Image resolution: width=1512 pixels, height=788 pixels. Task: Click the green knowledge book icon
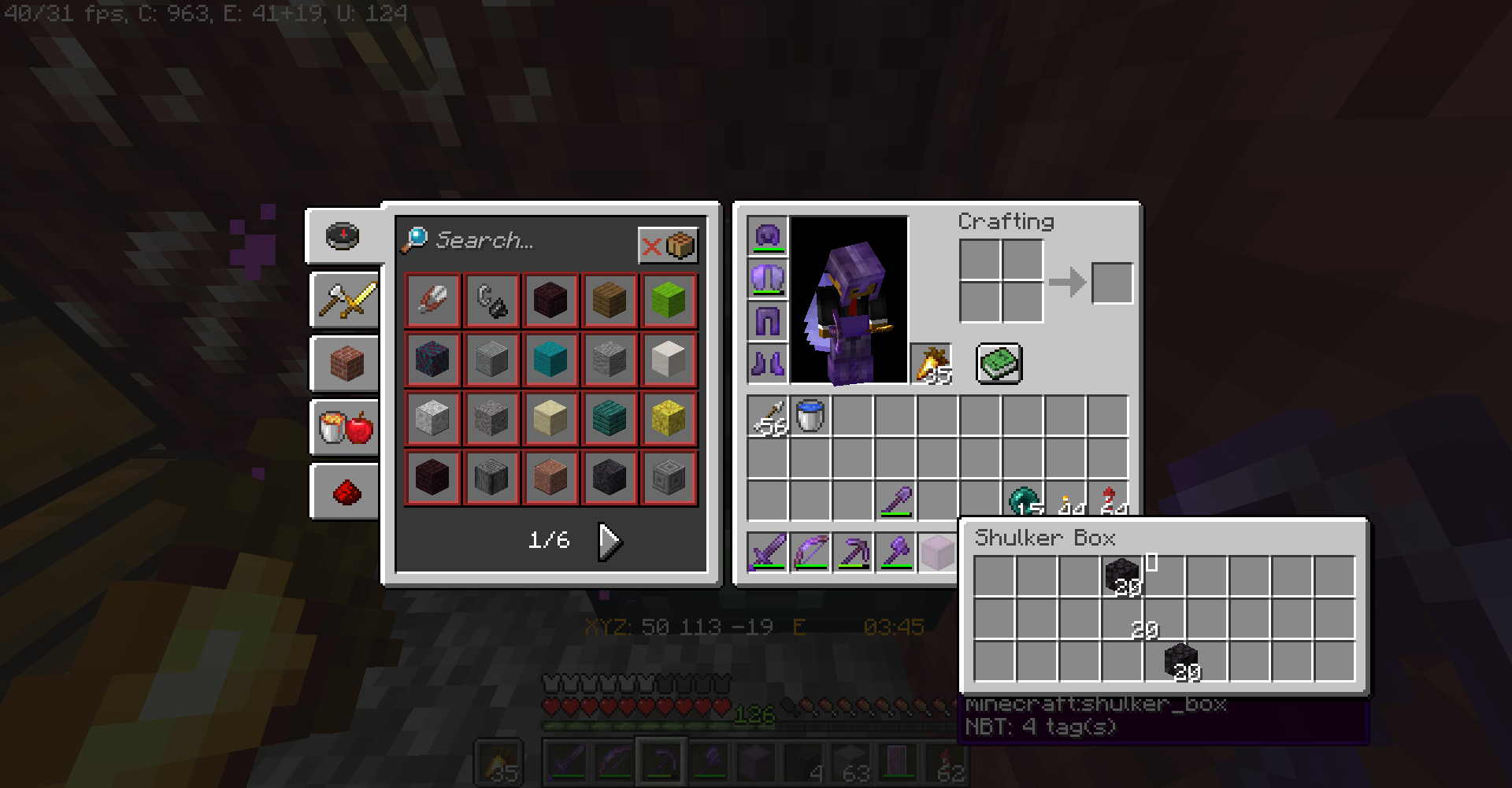pos(999,364)
